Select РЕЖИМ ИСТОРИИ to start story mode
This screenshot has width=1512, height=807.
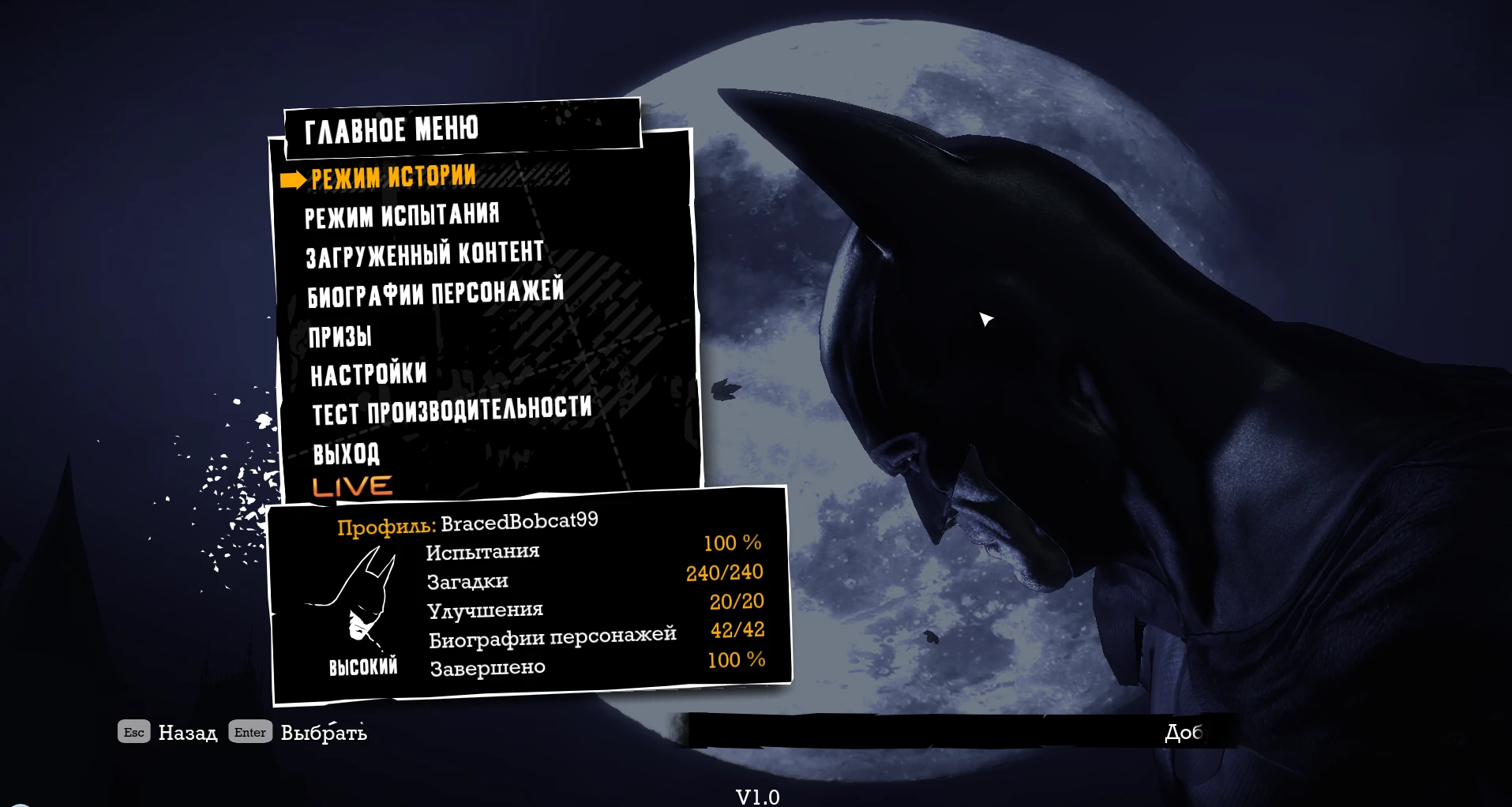(392, 177)
